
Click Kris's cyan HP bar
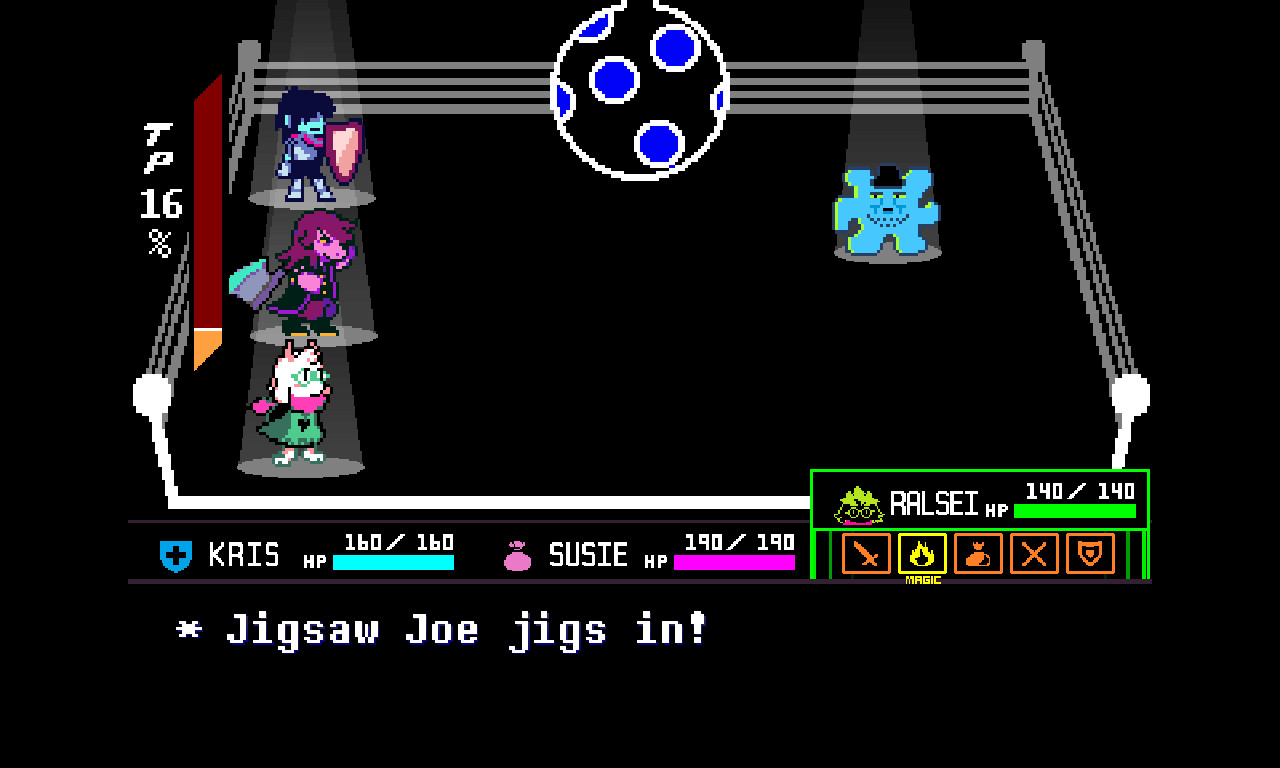(395, 563)
